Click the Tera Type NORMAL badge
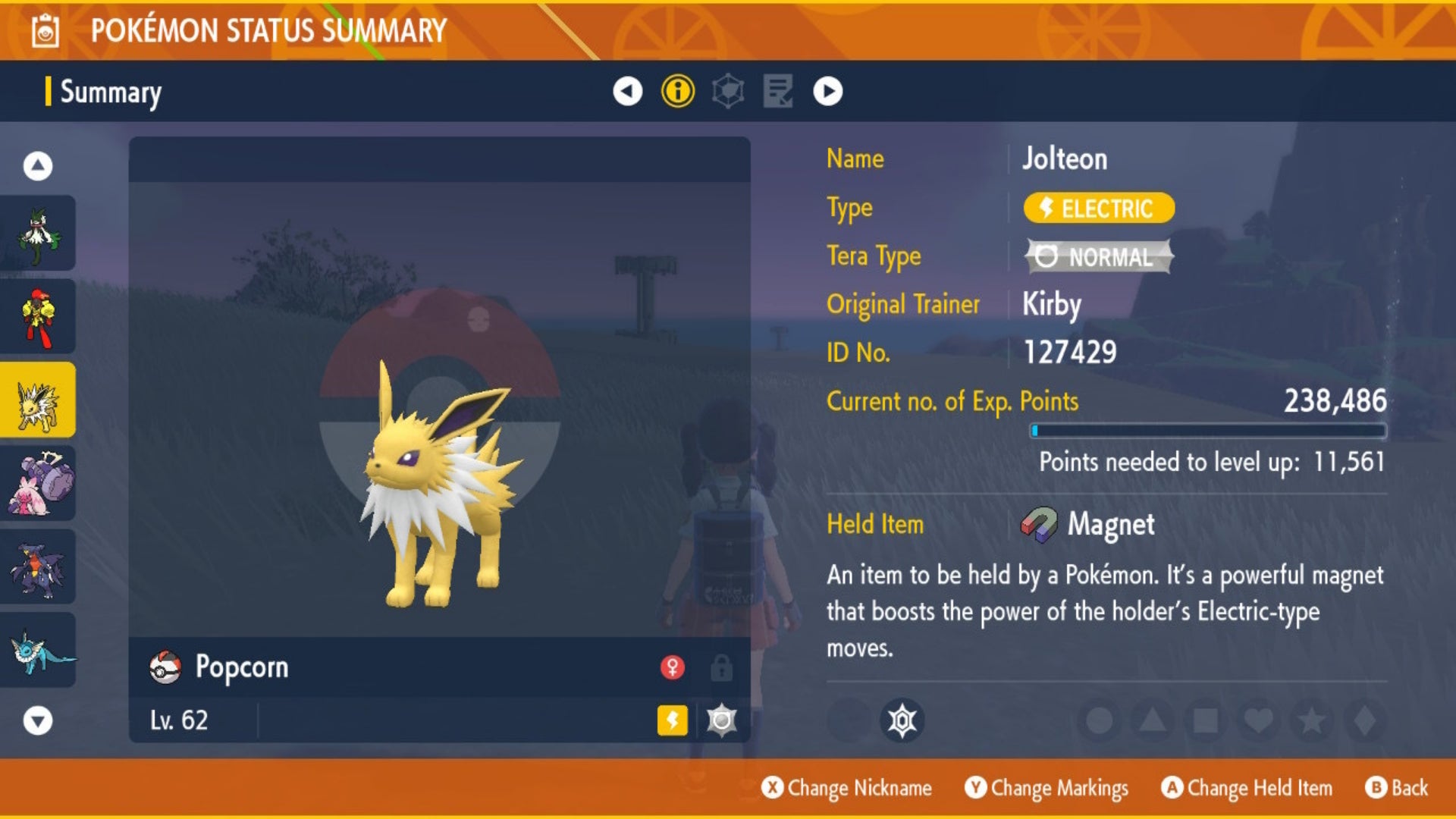Viewport: 1456px width, 819px height. pos(1096,257)
